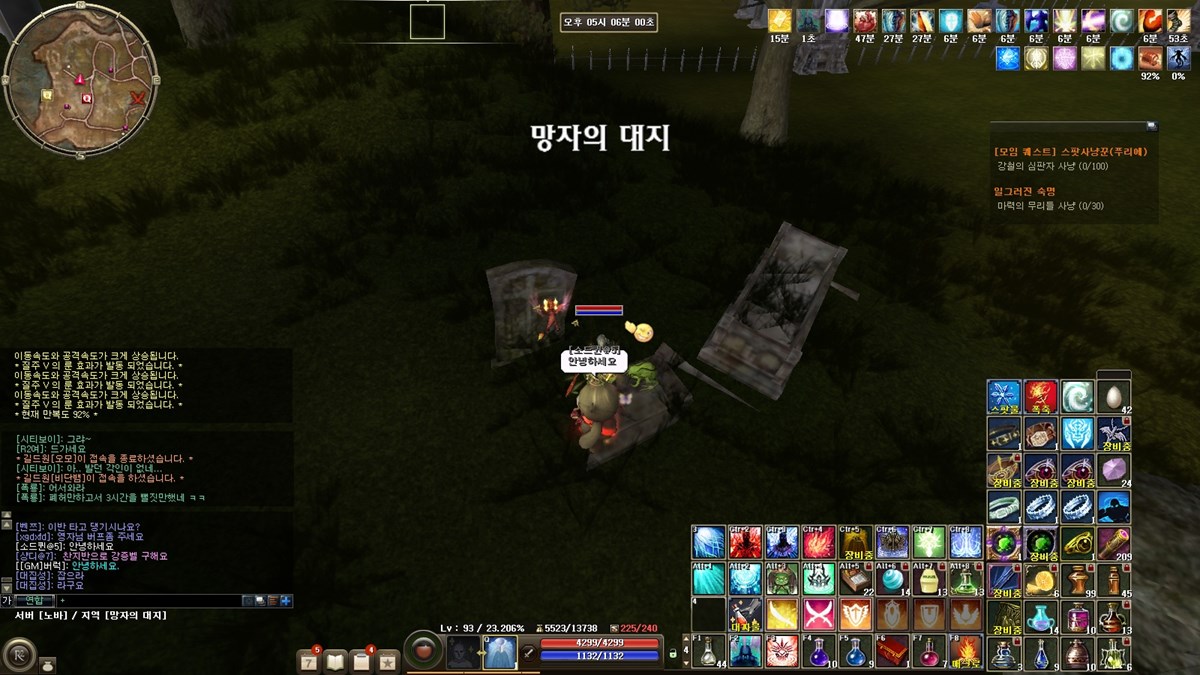The width and height of the screenshot is (1200, 675).
Task: Activate the crossed sabers skill icon
Action: click(818, 614)
